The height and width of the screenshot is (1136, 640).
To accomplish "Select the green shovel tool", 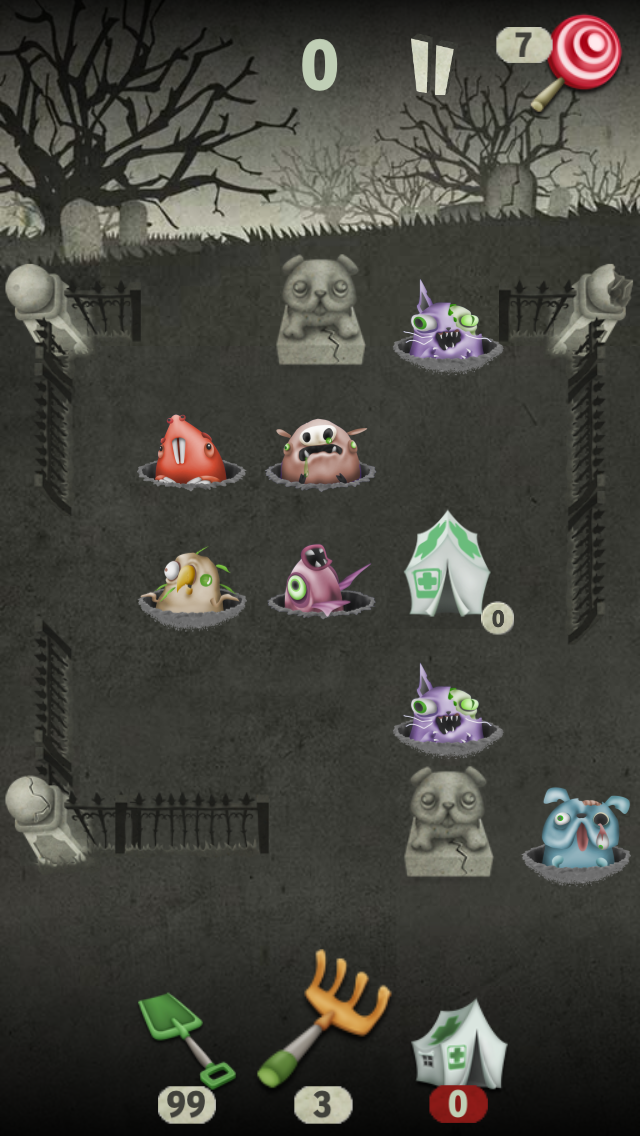I will click(x=183, y=1038).
